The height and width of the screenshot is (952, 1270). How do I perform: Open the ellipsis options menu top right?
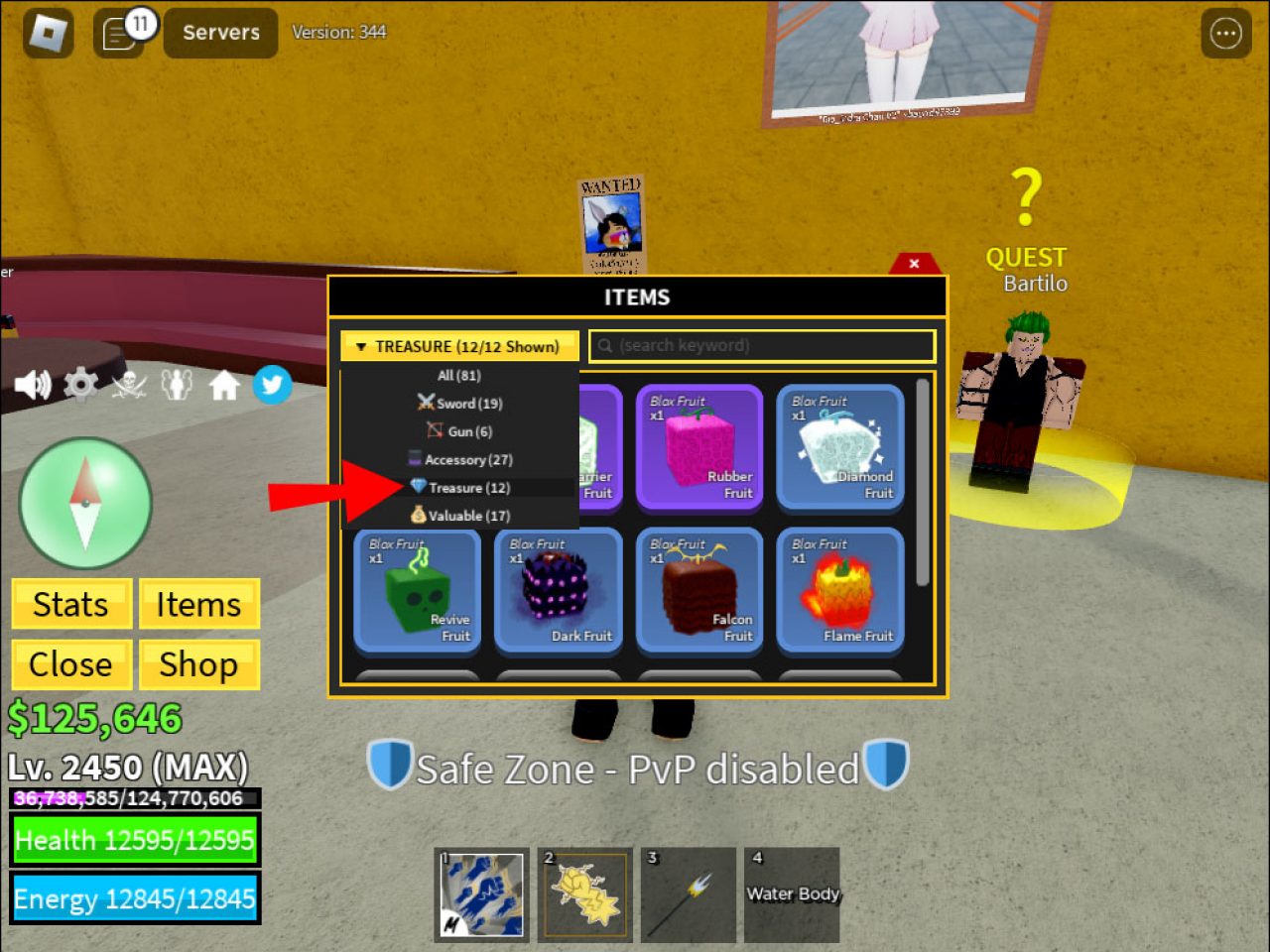tap(1224, 33)
